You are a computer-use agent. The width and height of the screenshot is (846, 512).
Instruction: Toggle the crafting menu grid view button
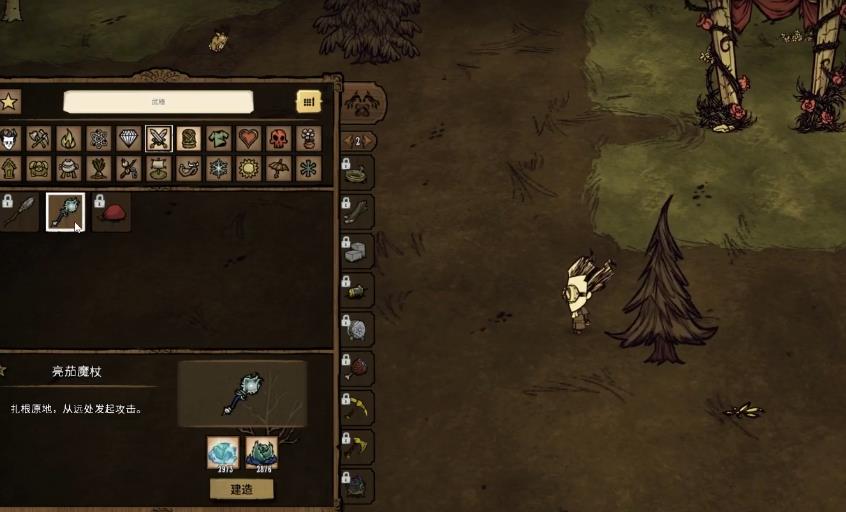coord(308,101)
